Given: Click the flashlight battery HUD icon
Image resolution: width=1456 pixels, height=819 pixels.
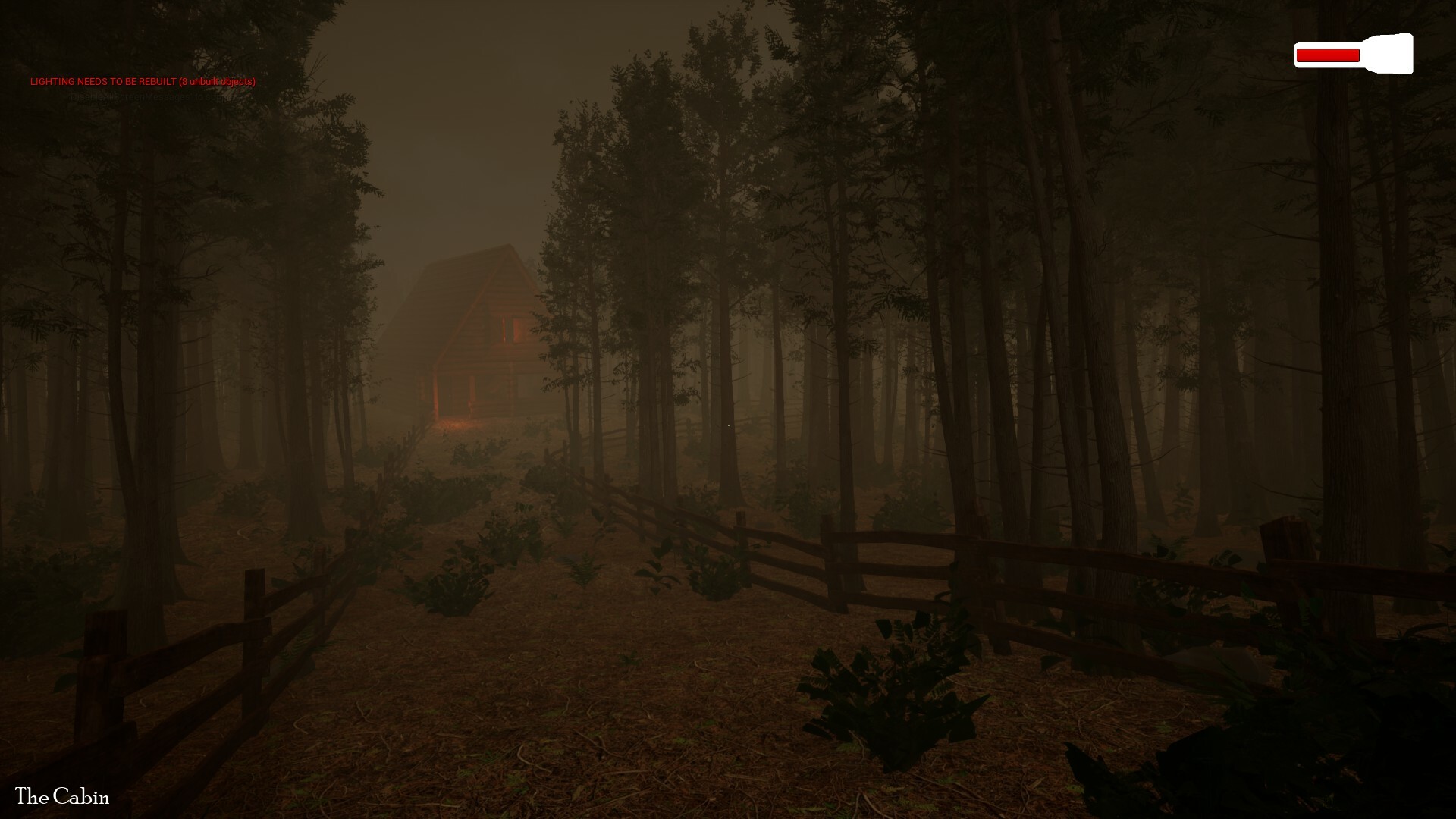Looking at the screenshot, I should 1352,54.
